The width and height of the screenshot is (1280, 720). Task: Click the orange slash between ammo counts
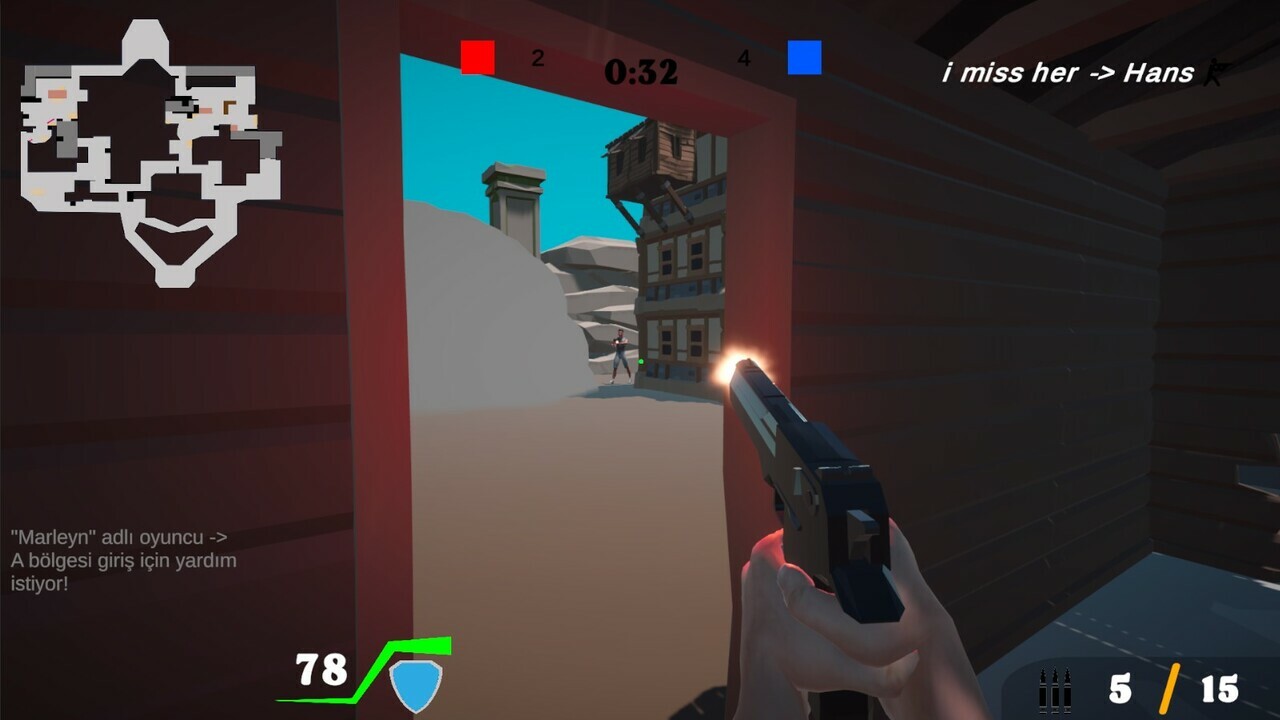click(1168, 687)
